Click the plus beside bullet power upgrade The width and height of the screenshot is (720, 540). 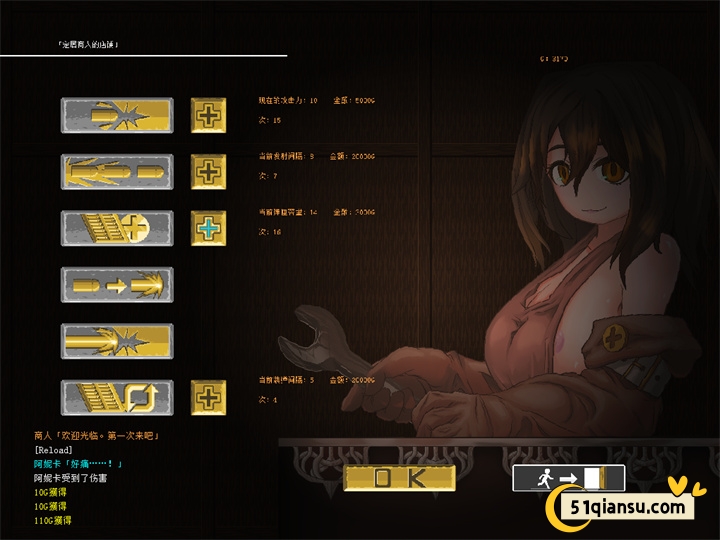208,115
